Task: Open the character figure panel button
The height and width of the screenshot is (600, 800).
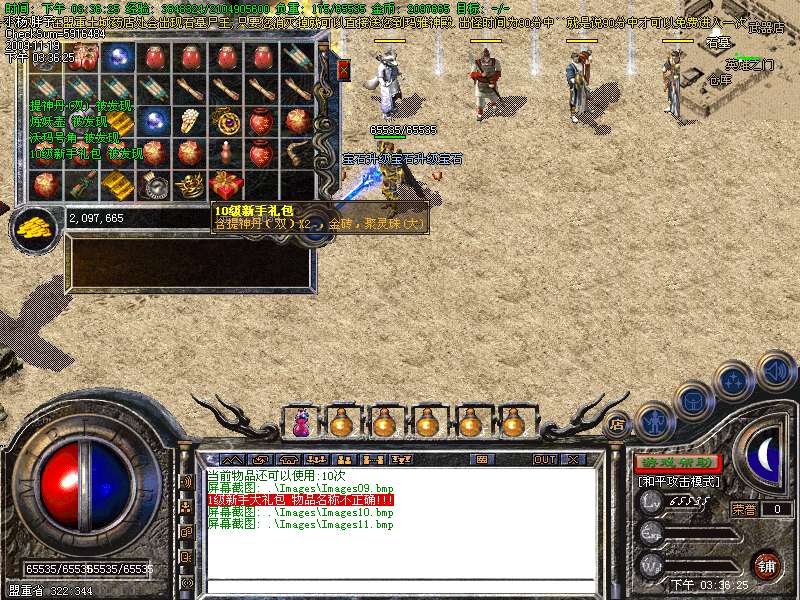Action: (655, 422)
